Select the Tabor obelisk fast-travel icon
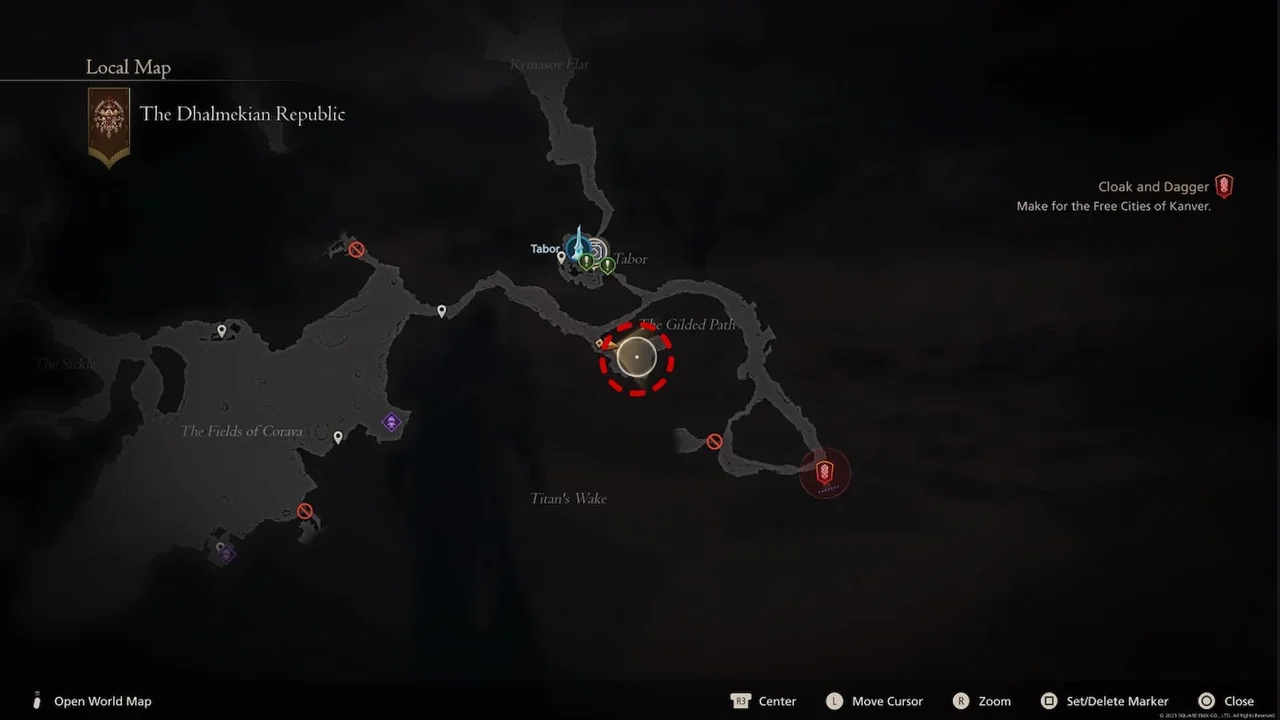The image size is (1280, 720). pyautogui.click(x=578, y=247)
